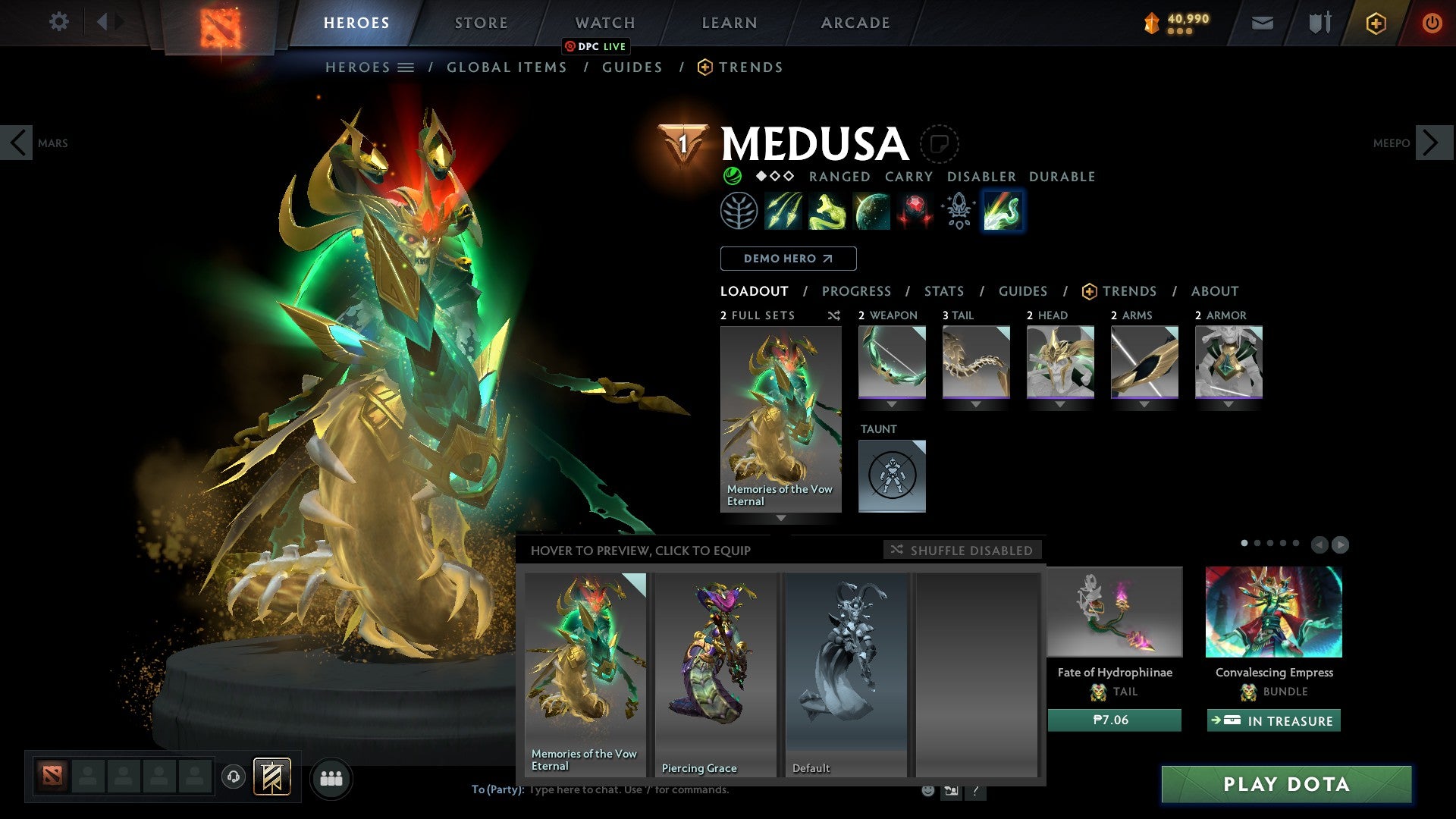
Task: Expand the Heroes hamburger menu
Action: (407, 67)
